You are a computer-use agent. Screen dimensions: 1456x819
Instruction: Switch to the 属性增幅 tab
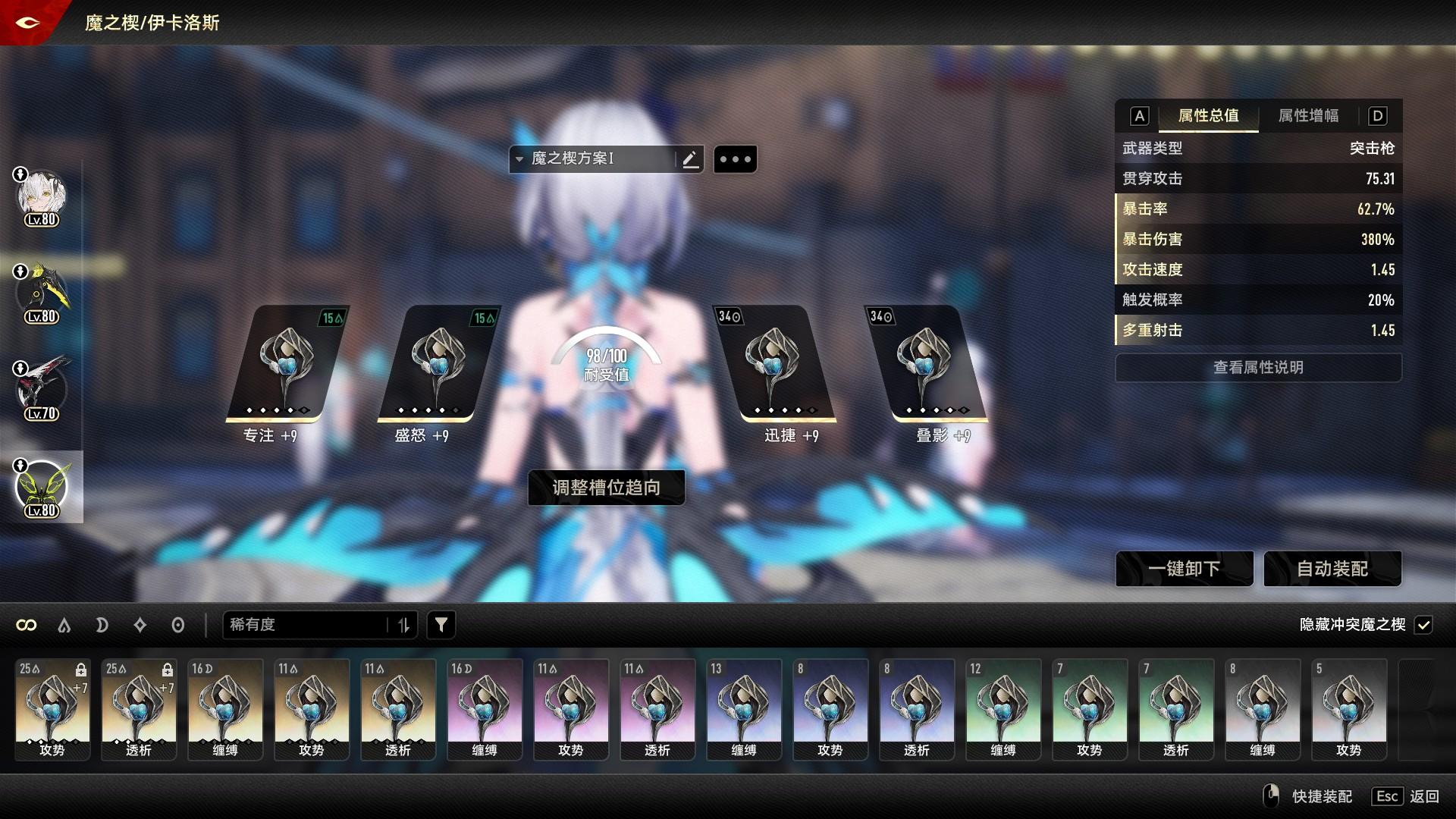tap(1308, 116)
